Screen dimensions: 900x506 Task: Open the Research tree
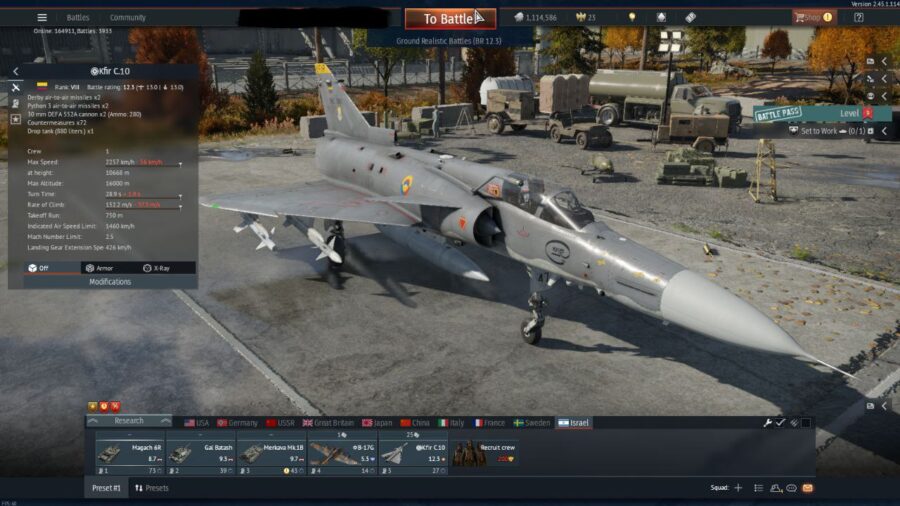click(129, 421)
